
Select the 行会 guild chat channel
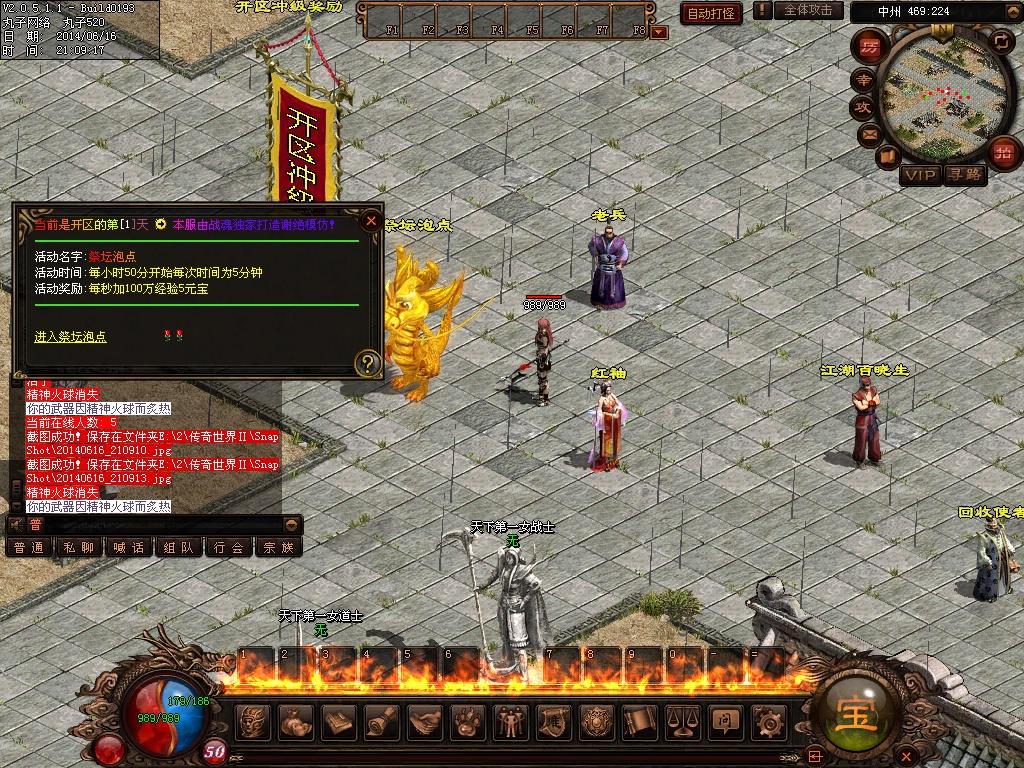pyautogui.click(x=229, y=547)
